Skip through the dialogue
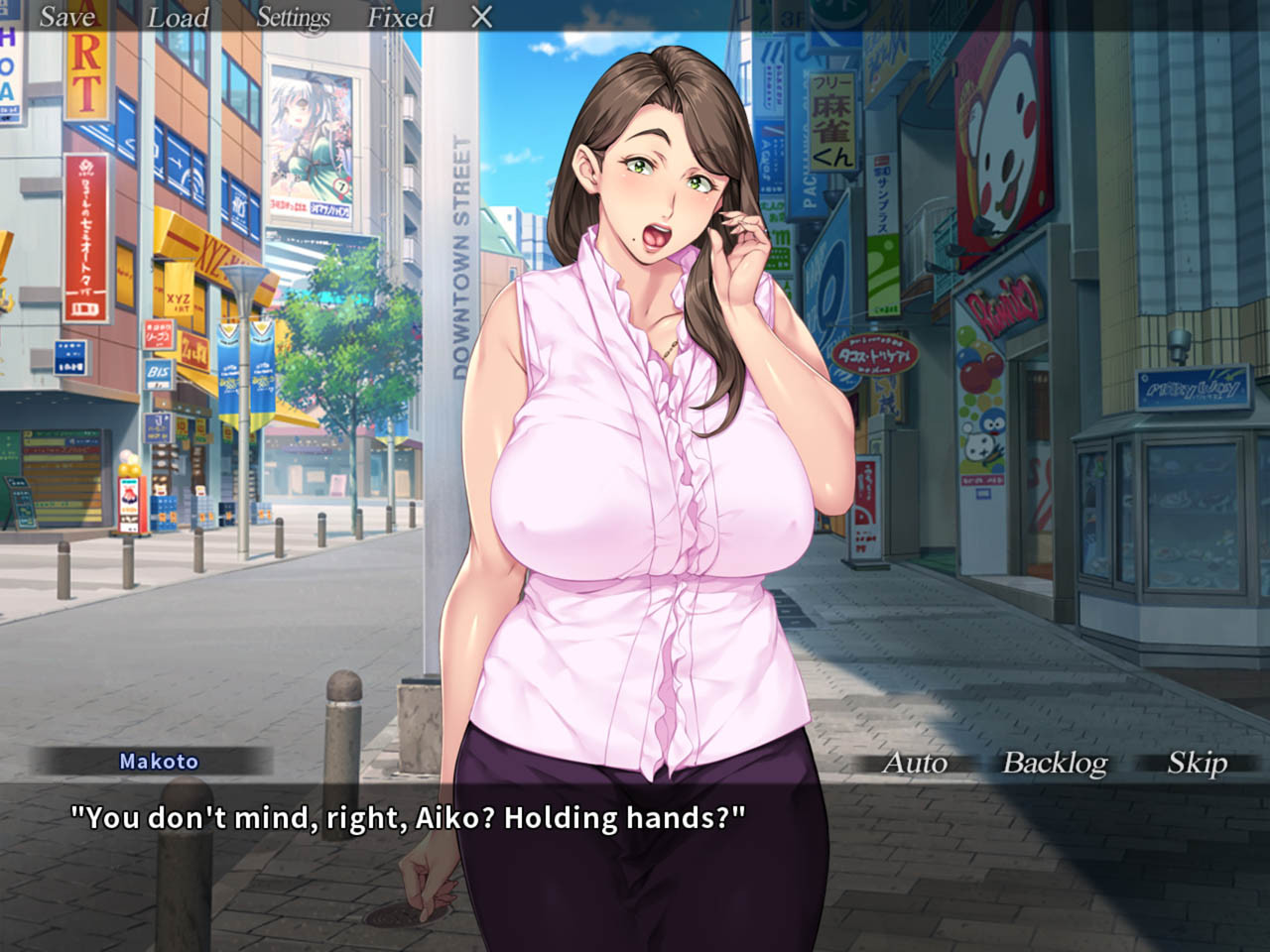Screen dimensions: 1270x952 1197,762
